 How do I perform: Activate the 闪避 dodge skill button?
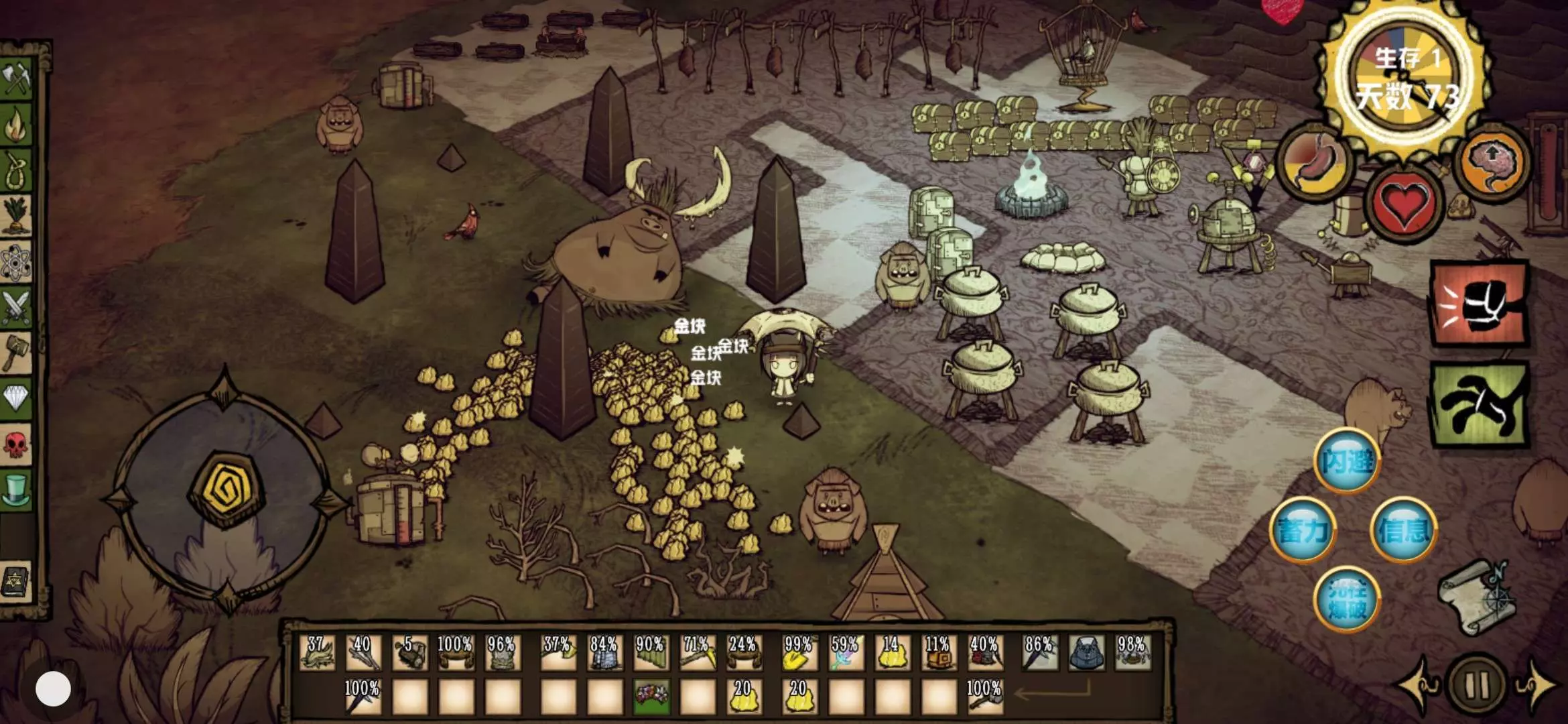click(x=1346, y=461)
